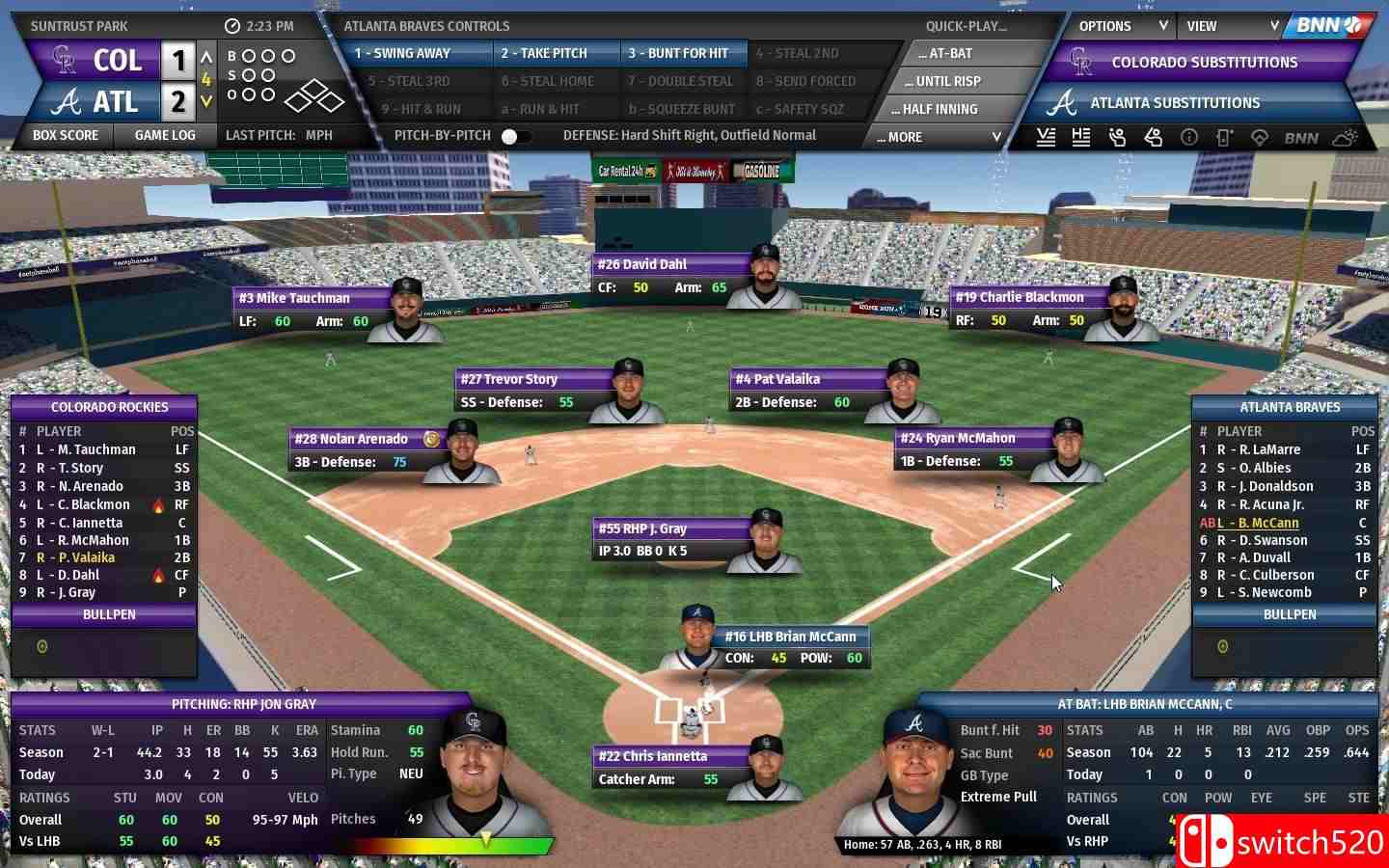
Task: Click the game info icon
Action: pyautogui.click(x=1187, y=137)
